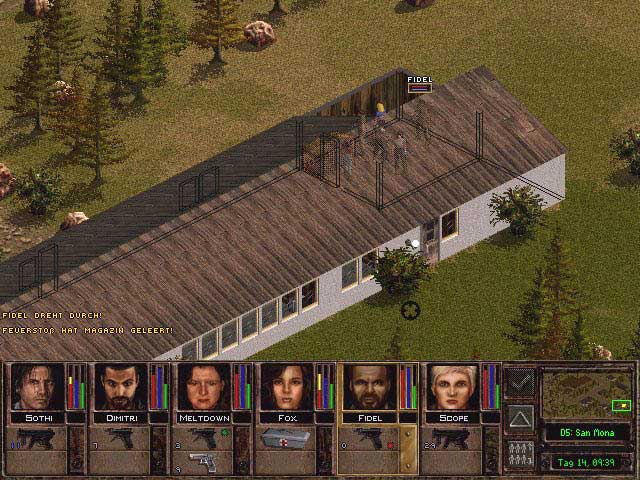
Task: Click Dimitri's submachine gun slot
Action: pos(120,438)
